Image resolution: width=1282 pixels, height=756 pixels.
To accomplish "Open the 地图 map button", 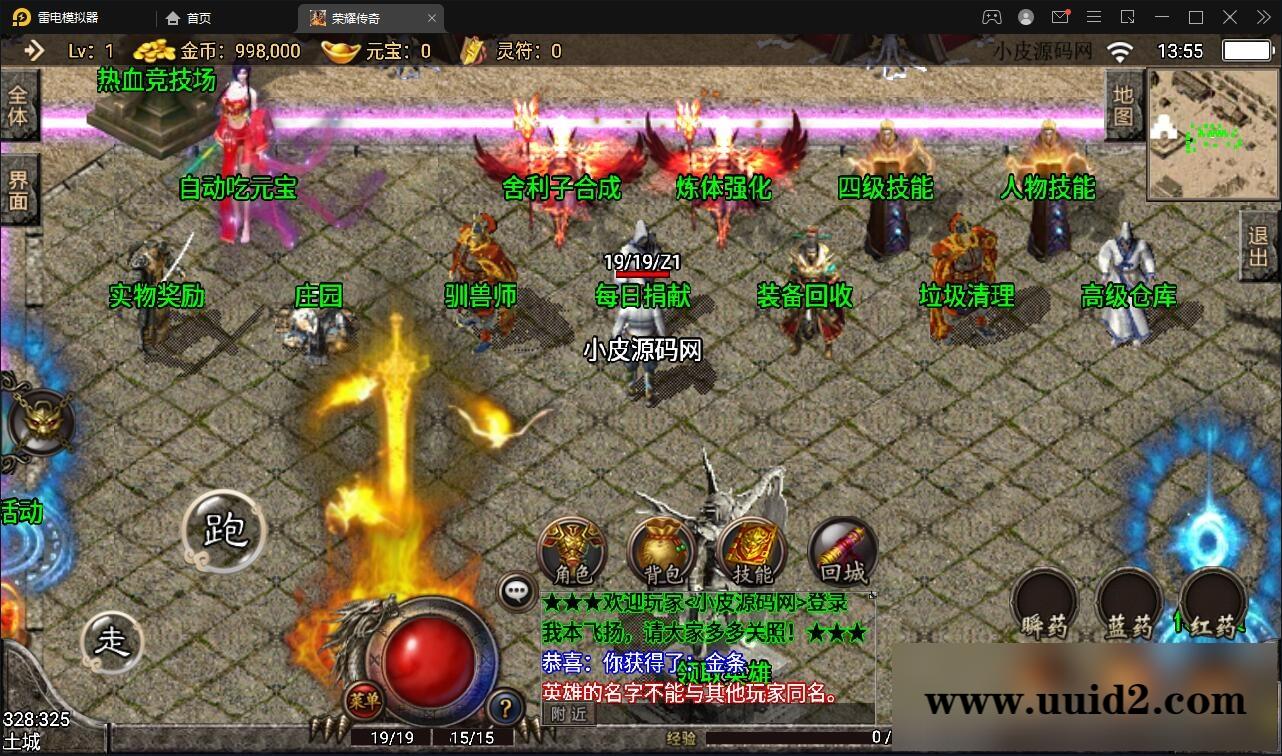I will (1123, 105).
